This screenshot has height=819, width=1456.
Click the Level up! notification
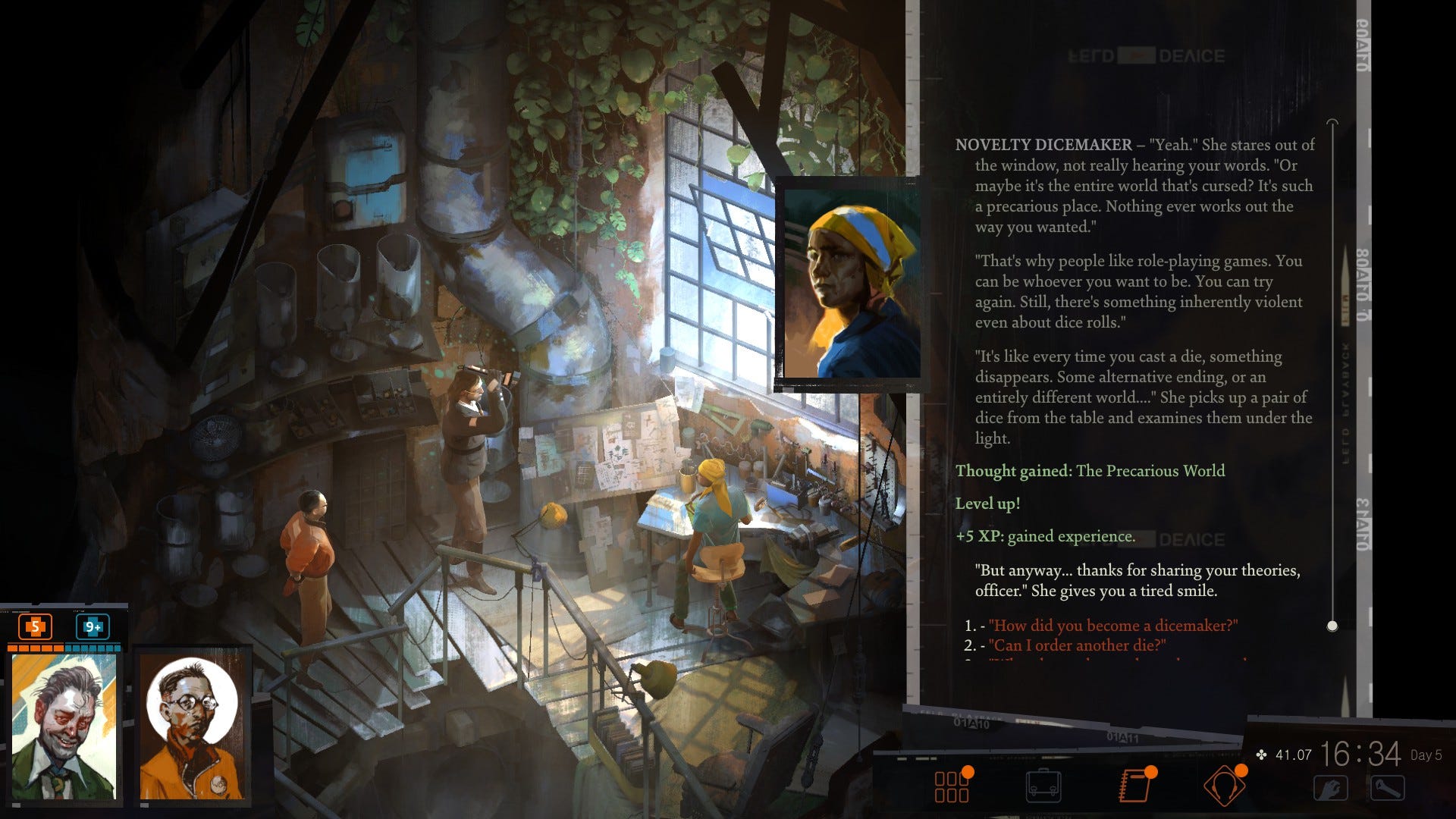click(x=987, y=502)
